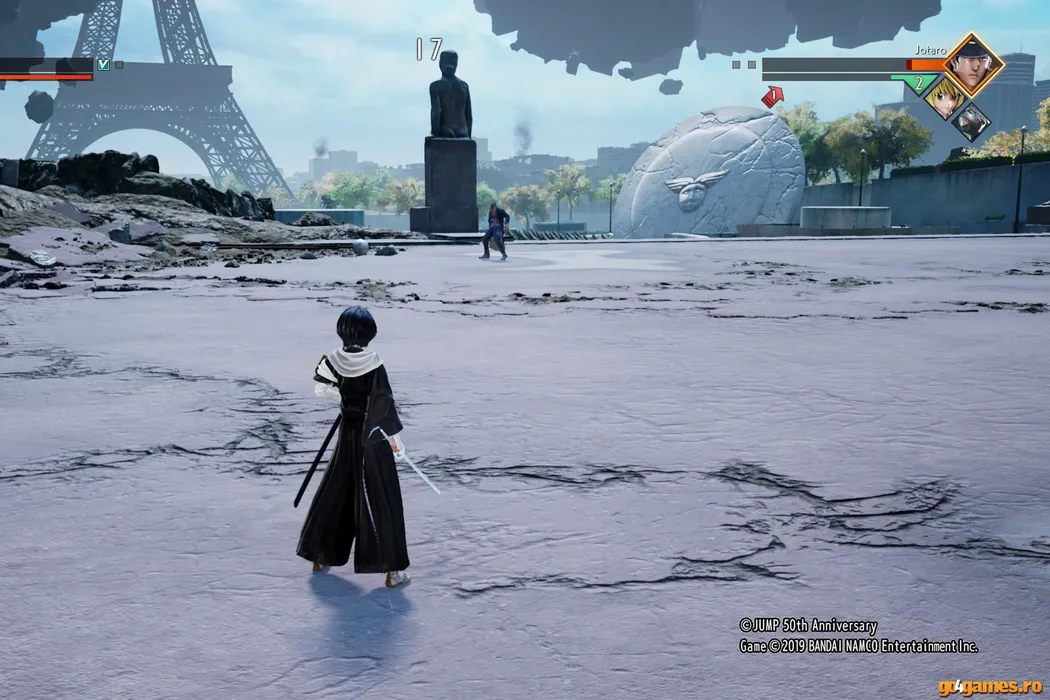
Task: Select Jotaro's character portrait
Action: 973,64
